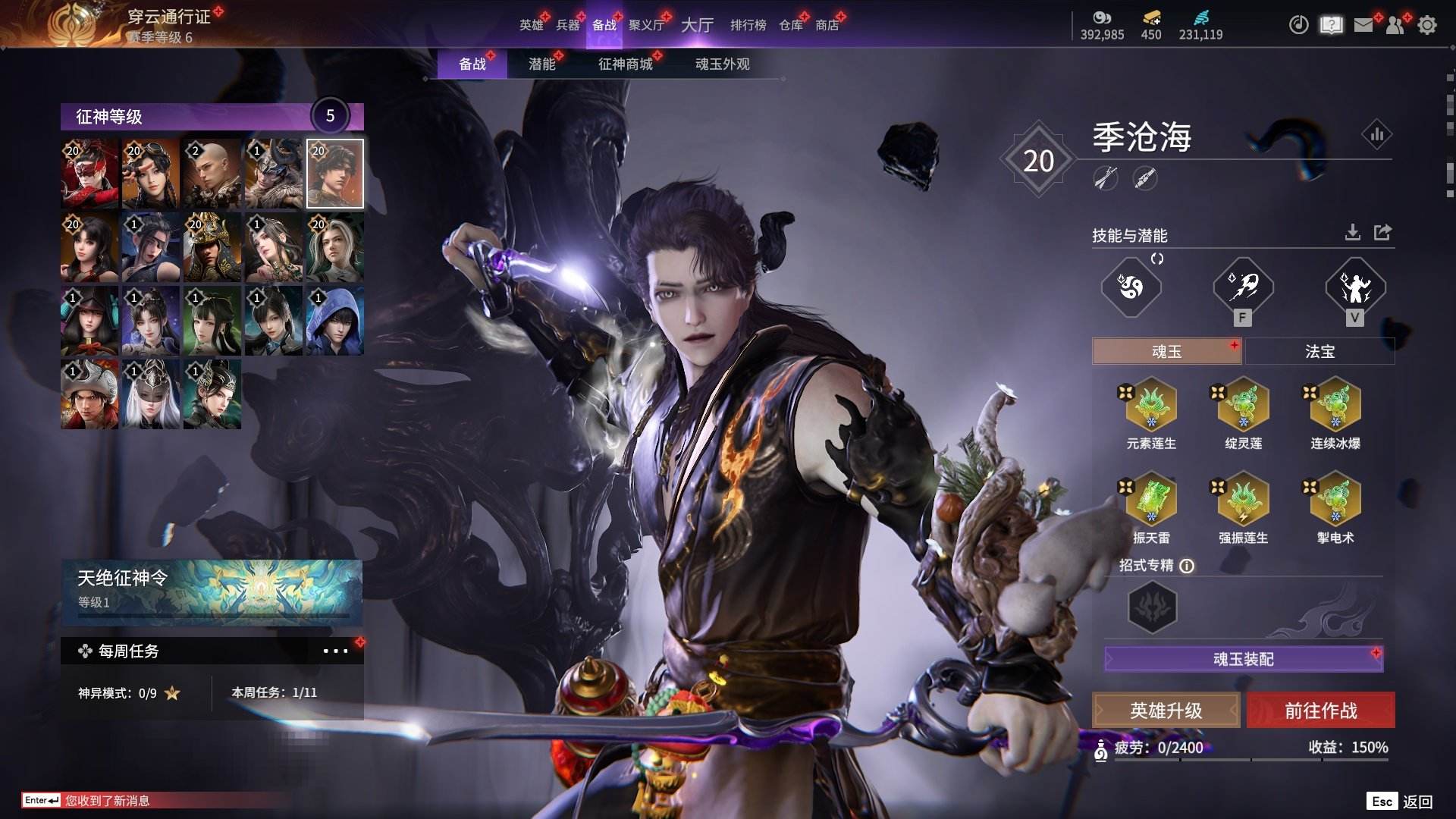Go to the 大厅 lobby

click(697, 25)
